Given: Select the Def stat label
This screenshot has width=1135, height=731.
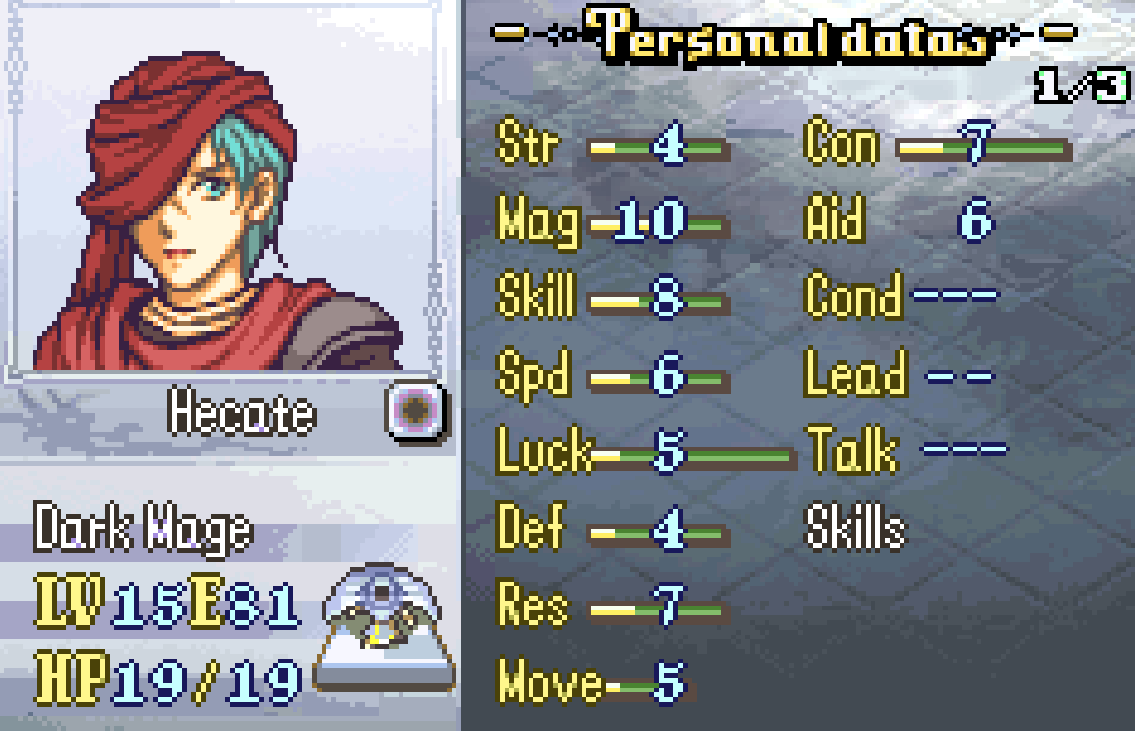Looking at the screenshot, I should coord(530,529).
